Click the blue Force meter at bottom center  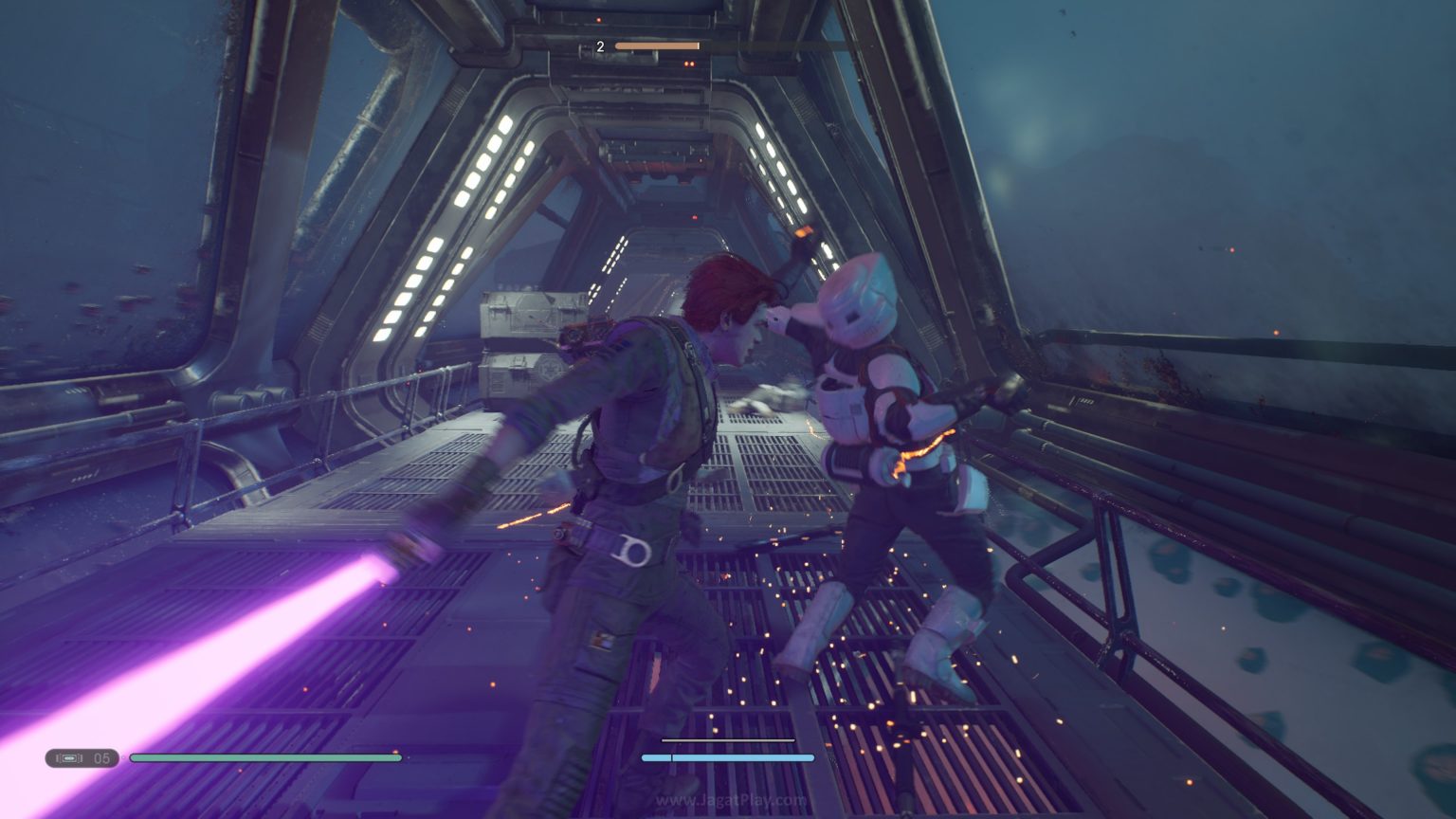[x=728, y=758]
